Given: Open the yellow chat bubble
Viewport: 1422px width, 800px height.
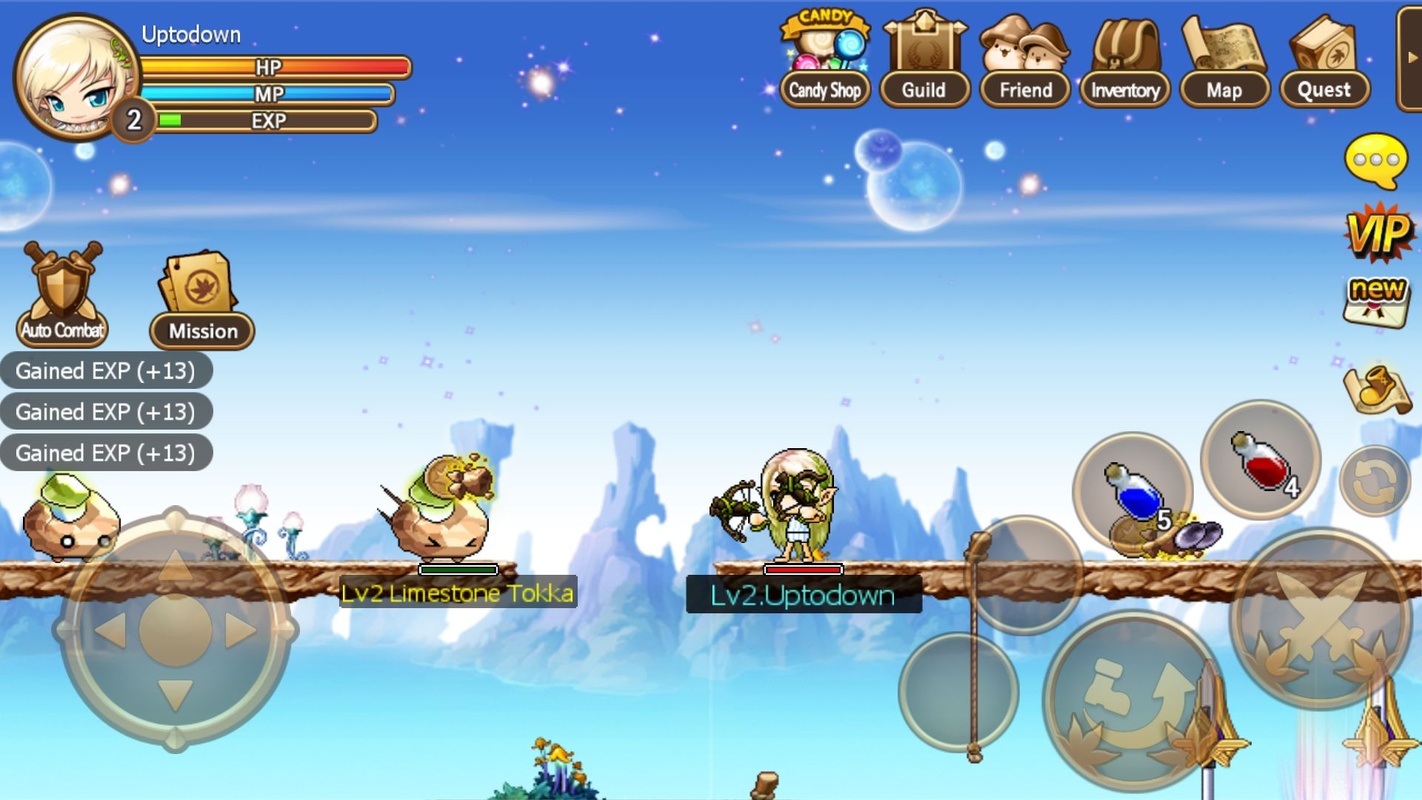Looking at the screenshot, I should coord(1376,160).
